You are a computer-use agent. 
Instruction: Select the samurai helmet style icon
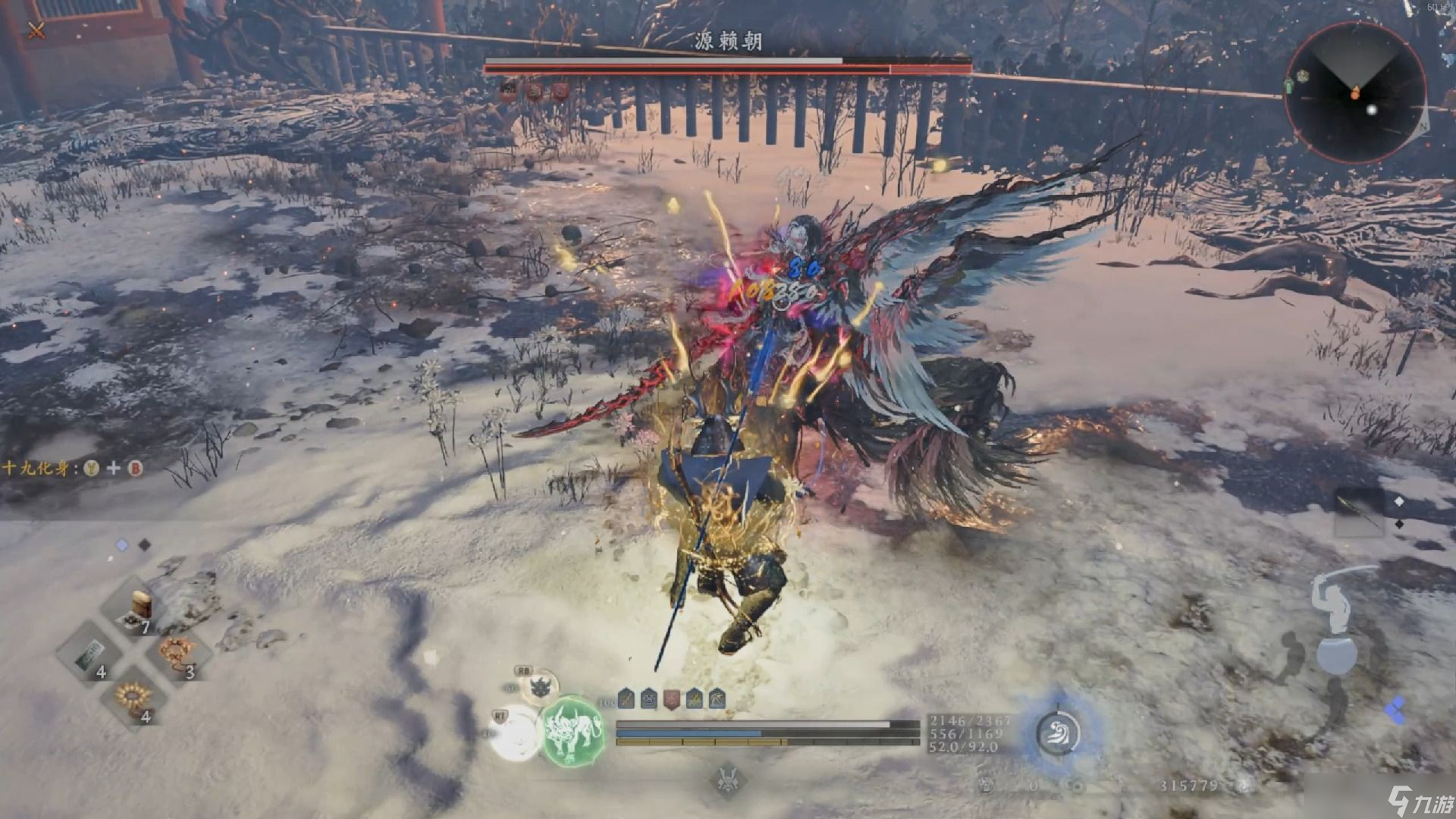click(x=727, y=779)
